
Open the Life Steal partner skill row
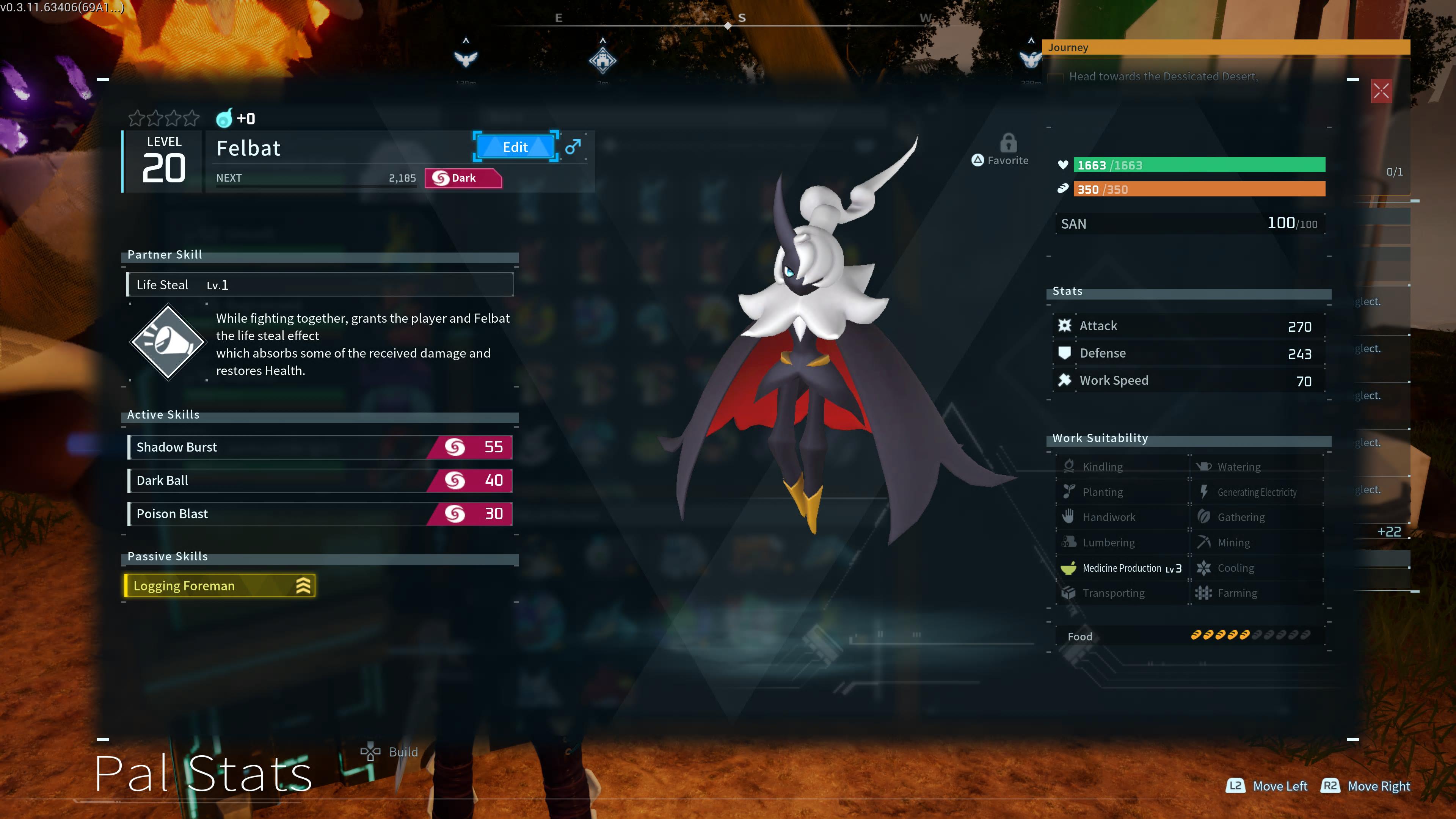320,285
